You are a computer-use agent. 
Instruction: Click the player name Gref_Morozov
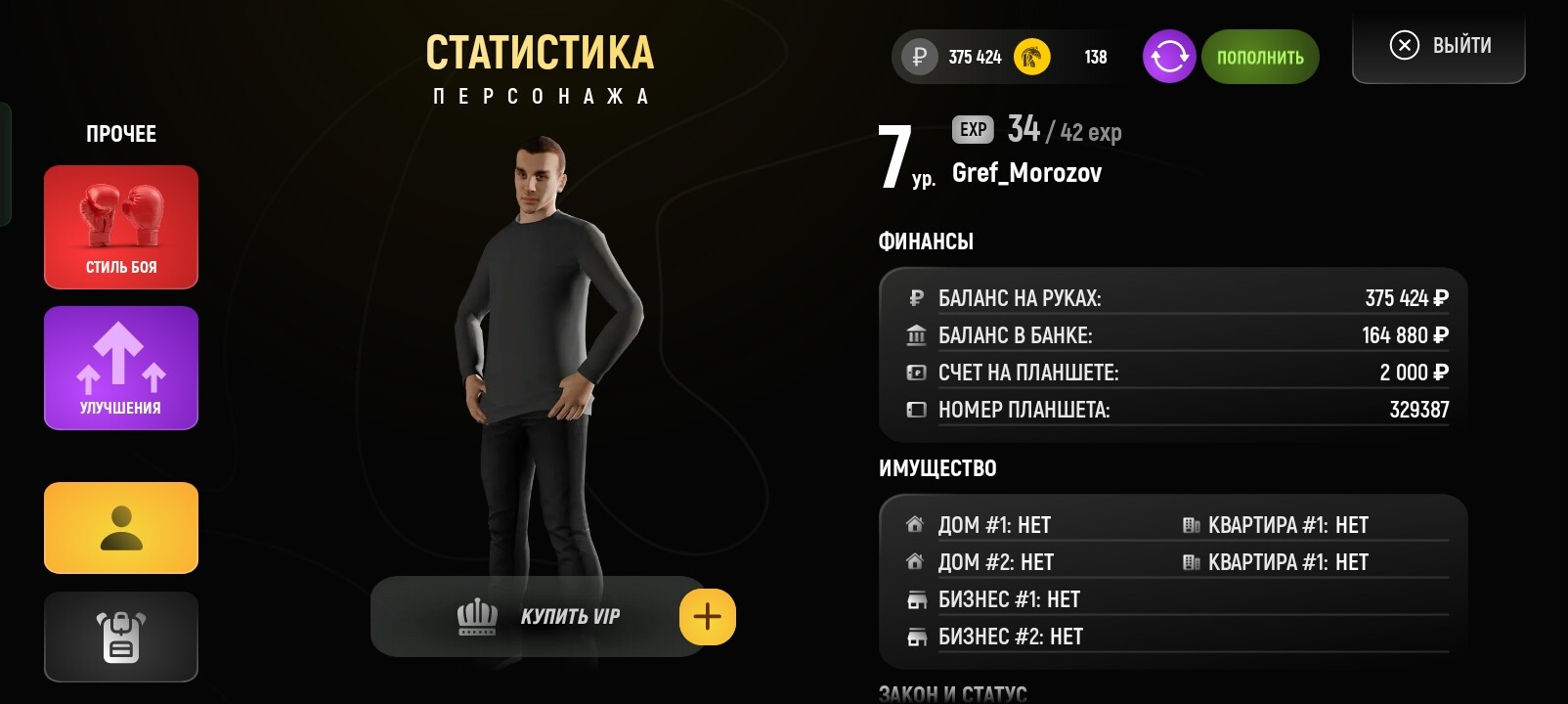1027,173
